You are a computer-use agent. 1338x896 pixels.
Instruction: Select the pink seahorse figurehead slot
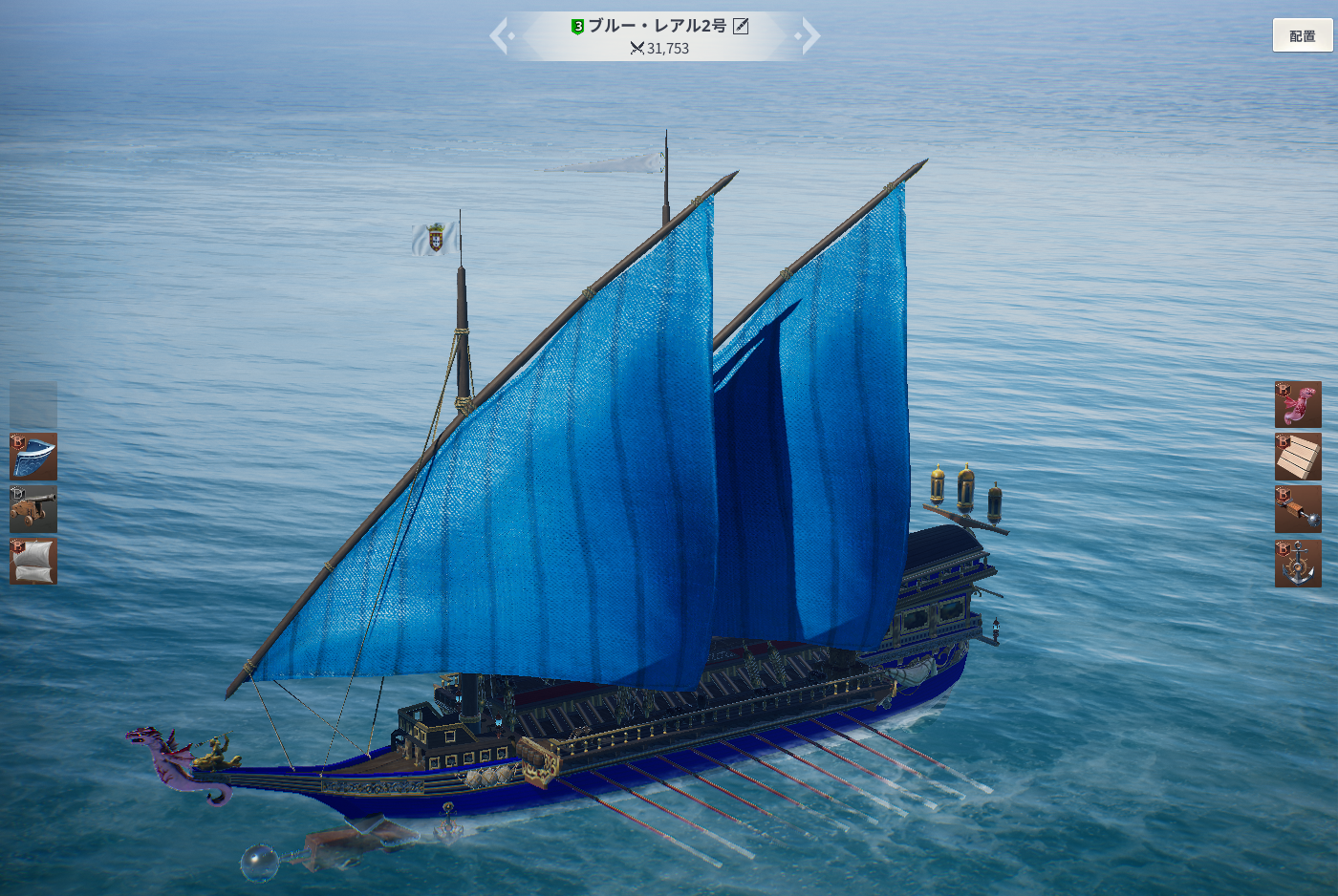(1298, 405)
